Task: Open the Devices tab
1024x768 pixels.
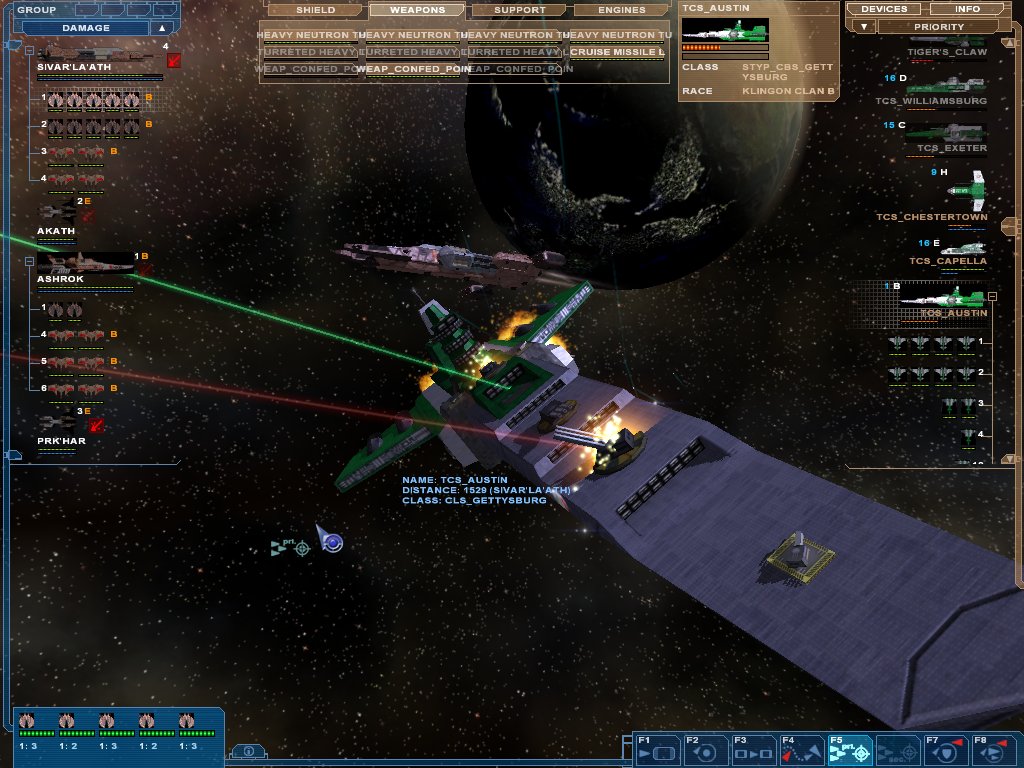Action: (883, 9)
